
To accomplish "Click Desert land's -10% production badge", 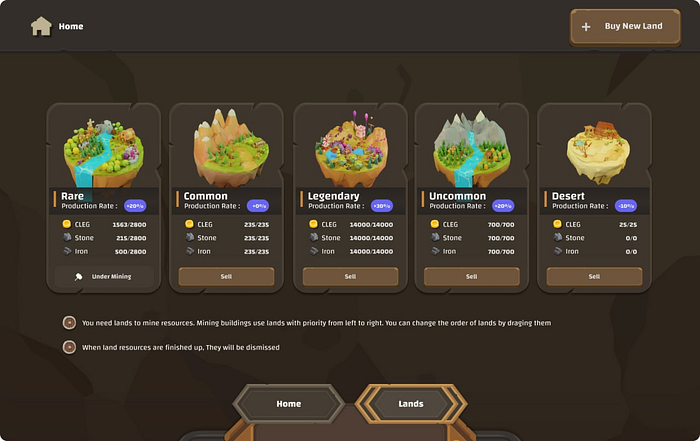I will (x=626, y=206).
